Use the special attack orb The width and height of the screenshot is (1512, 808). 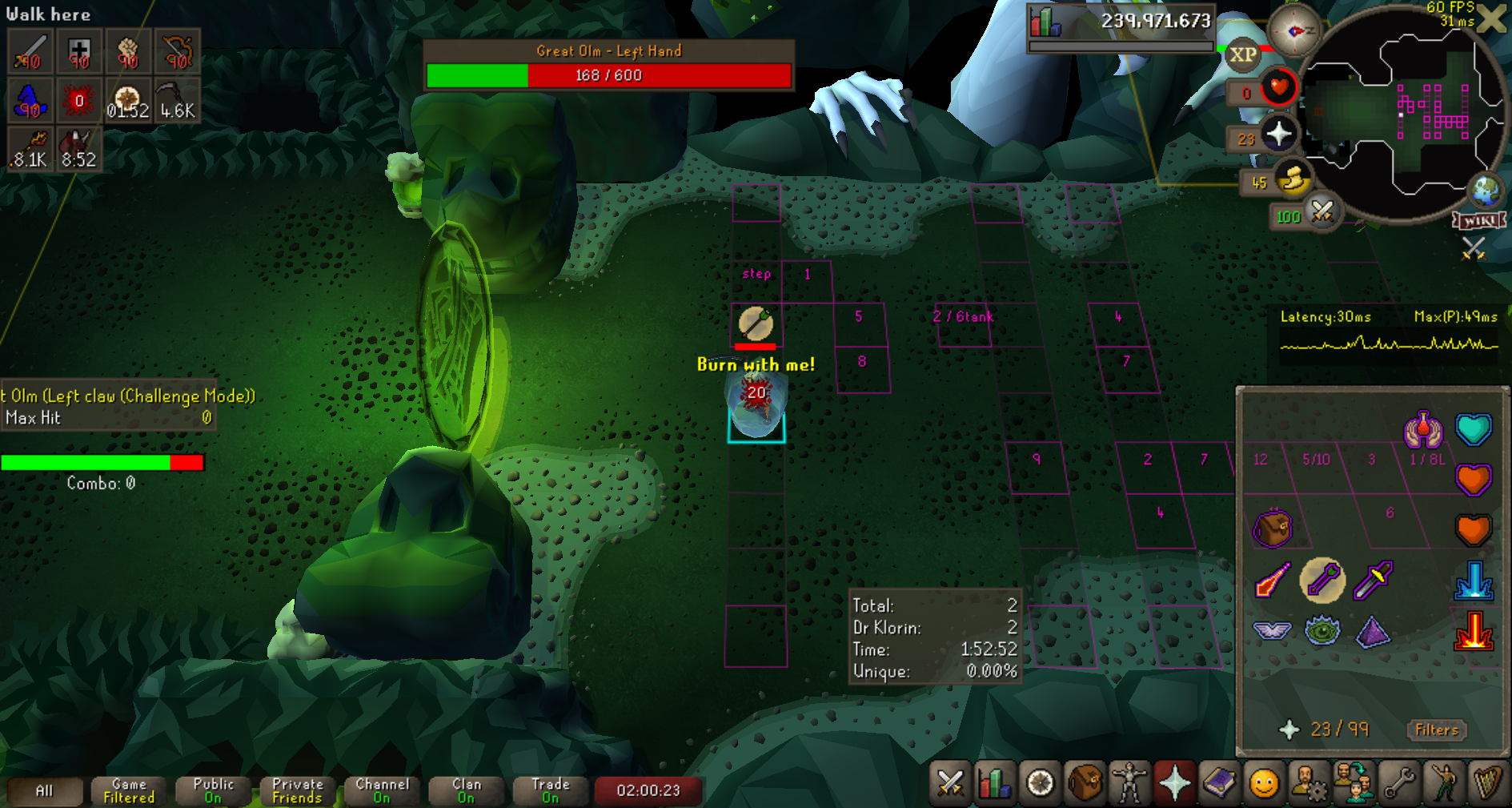[x=1321, y=212]
